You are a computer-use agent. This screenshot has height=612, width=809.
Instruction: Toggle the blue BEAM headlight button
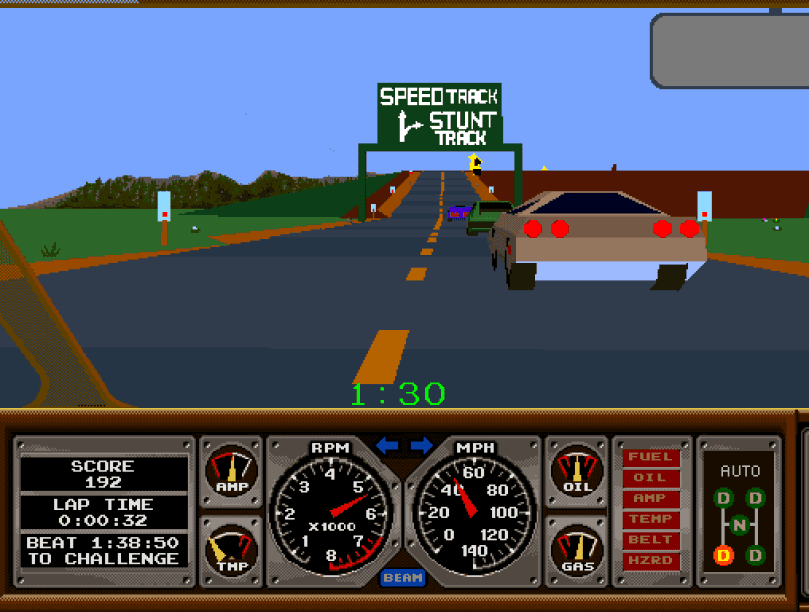click(403, 578)
